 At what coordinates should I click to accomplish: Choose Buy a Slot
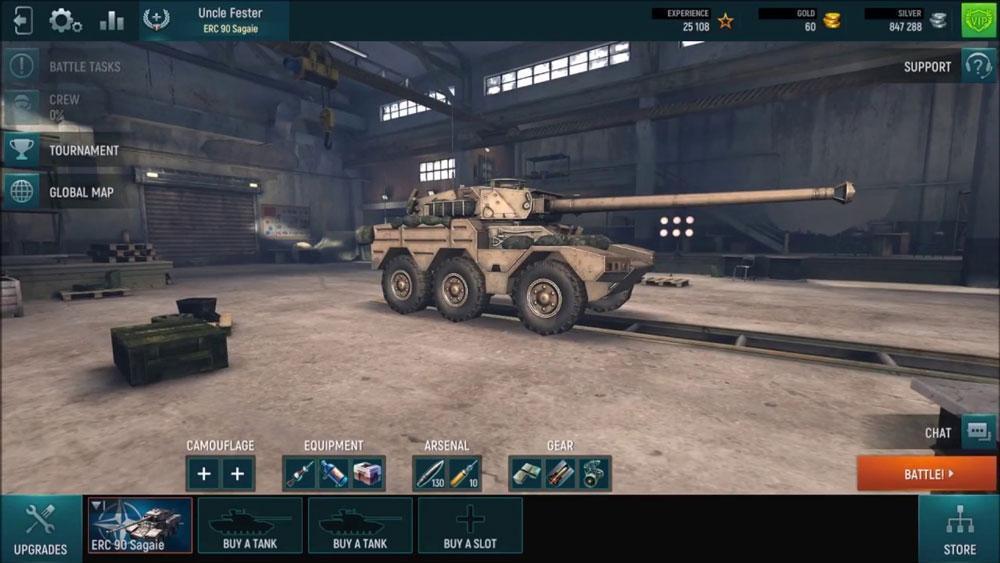(x=470, y=525)
